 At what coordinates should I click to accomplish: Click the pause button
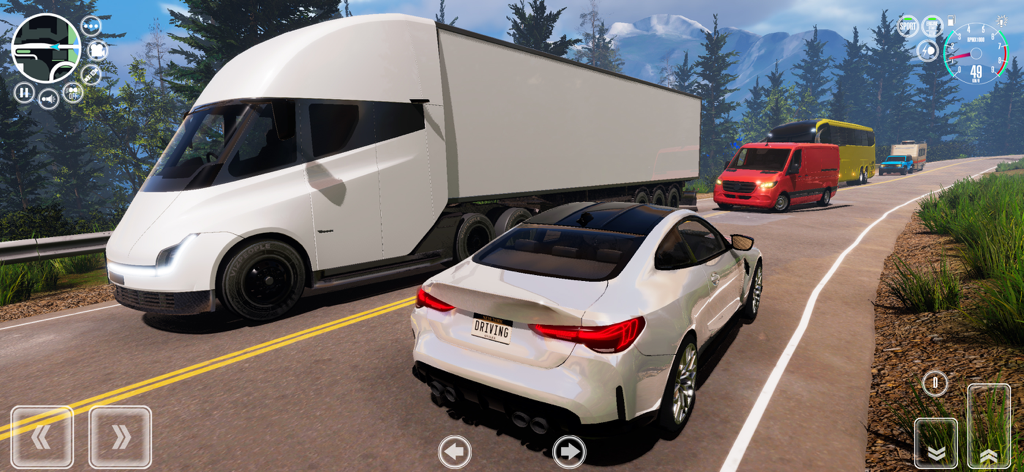pyautogui.click(x=24, y=93)
